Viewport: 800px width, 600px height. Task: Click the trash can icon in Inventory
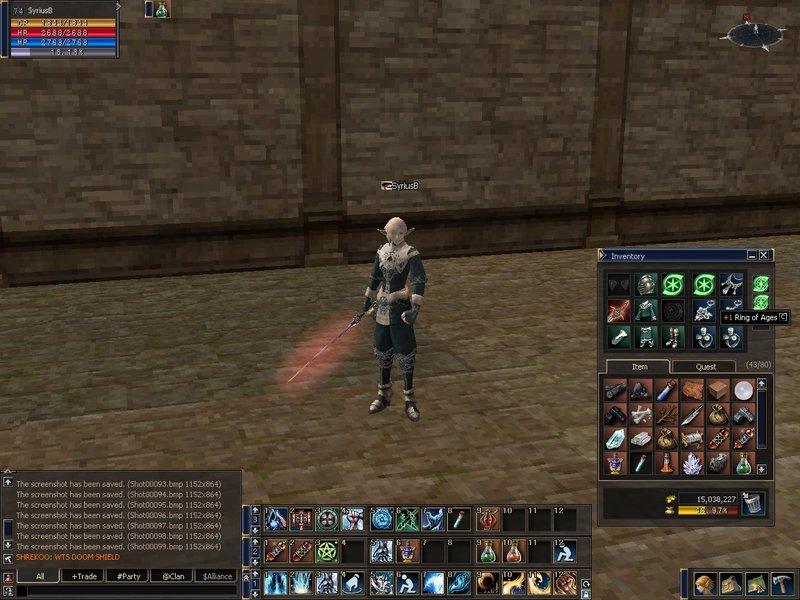[x=753, y=504]
